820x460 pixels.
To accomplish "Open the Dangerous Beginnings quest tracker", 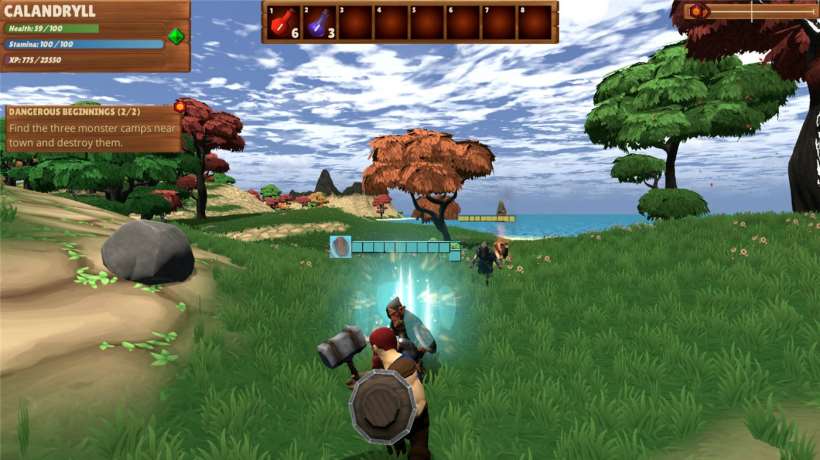I will (x=90, y=129).
